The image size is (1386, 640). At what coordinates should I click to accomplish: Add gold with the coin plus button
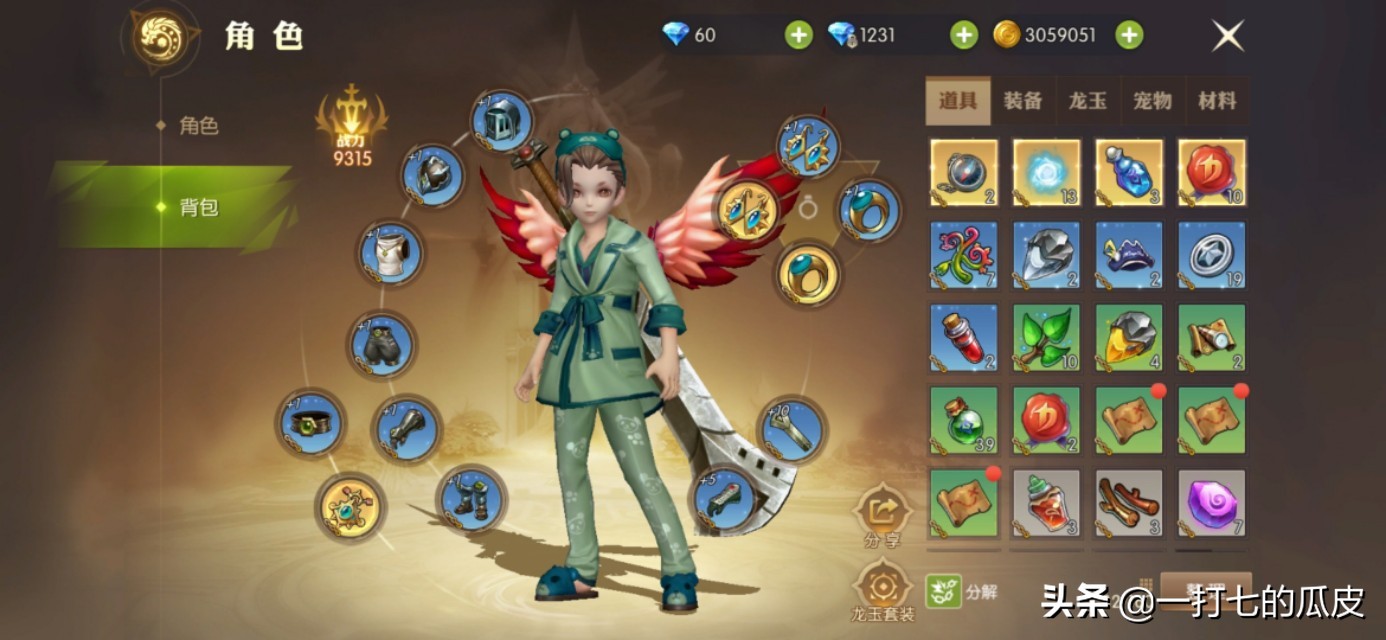click(1129, 36)
